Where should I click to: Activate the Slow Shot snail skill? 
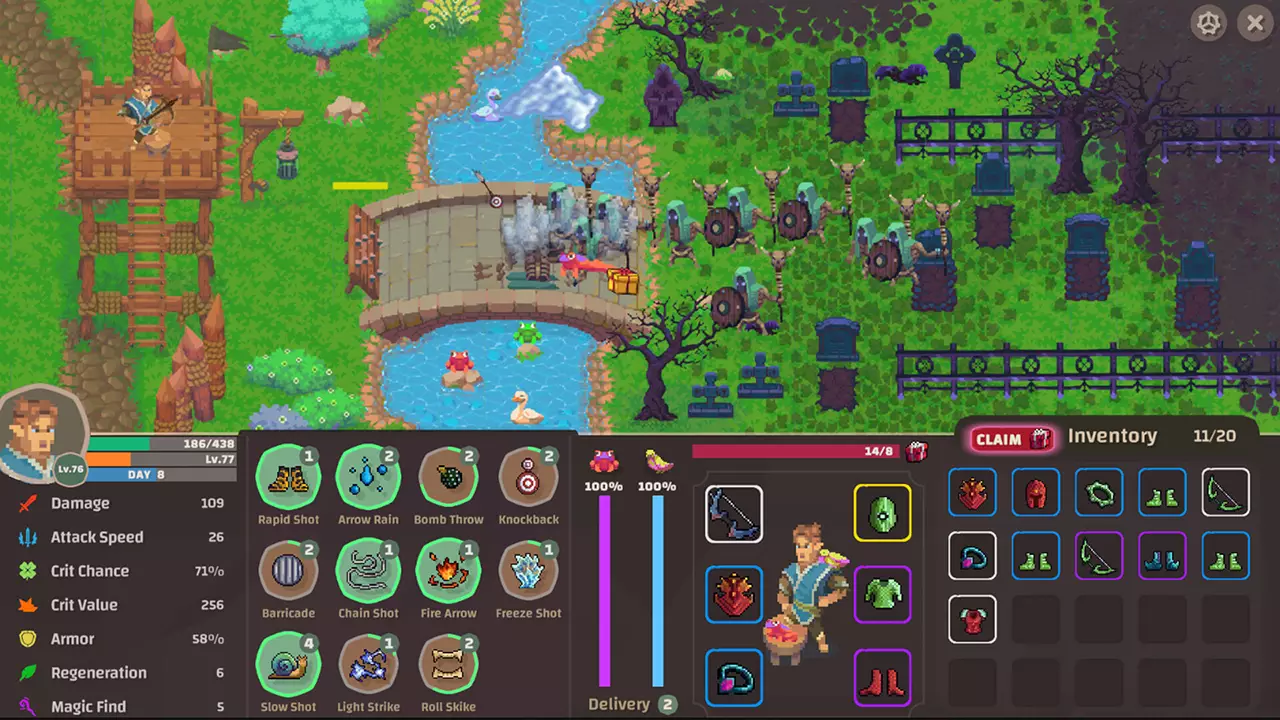click(288, 664)
